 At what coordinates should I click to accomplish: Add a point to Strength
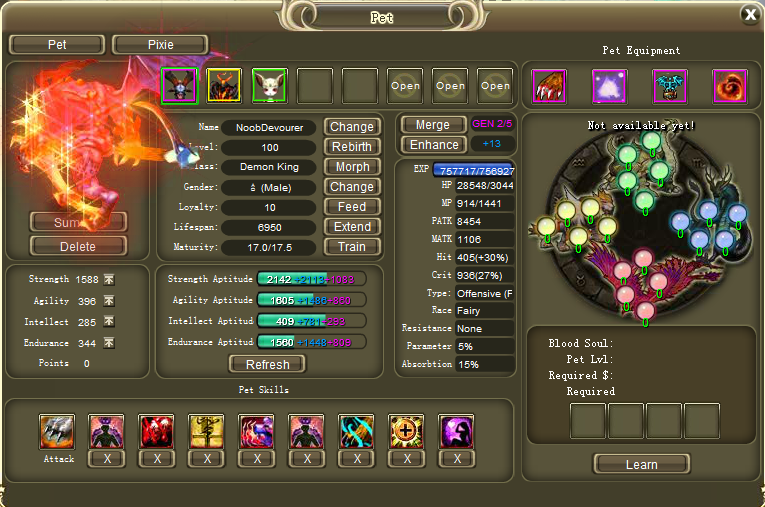109,280
